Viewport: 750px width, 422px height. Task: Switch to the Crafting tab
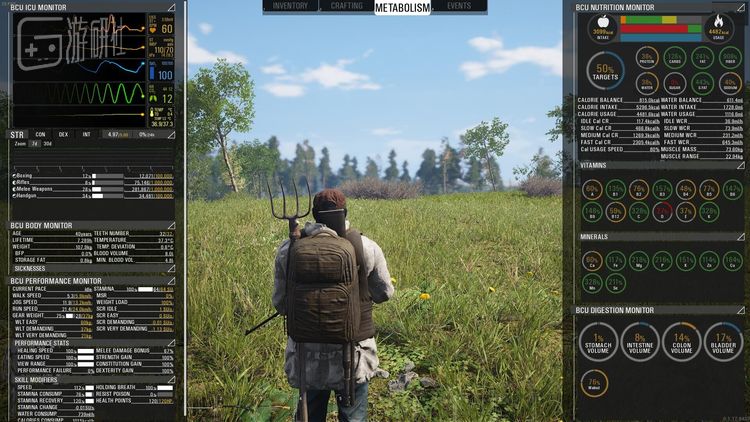click(346, 6)
